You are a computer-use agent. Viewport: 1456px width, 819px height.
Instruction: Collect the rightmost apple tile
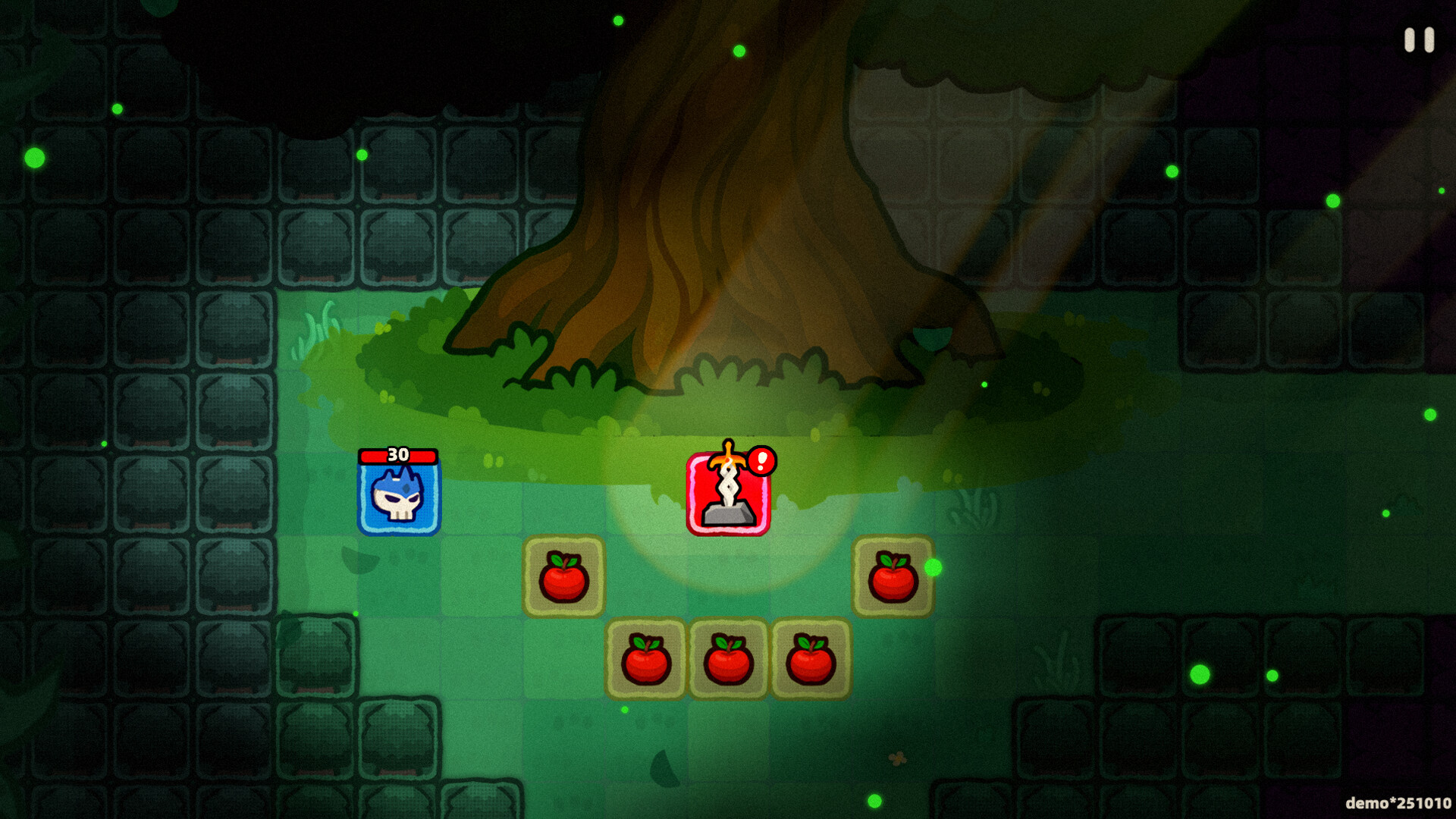point(893,575)
